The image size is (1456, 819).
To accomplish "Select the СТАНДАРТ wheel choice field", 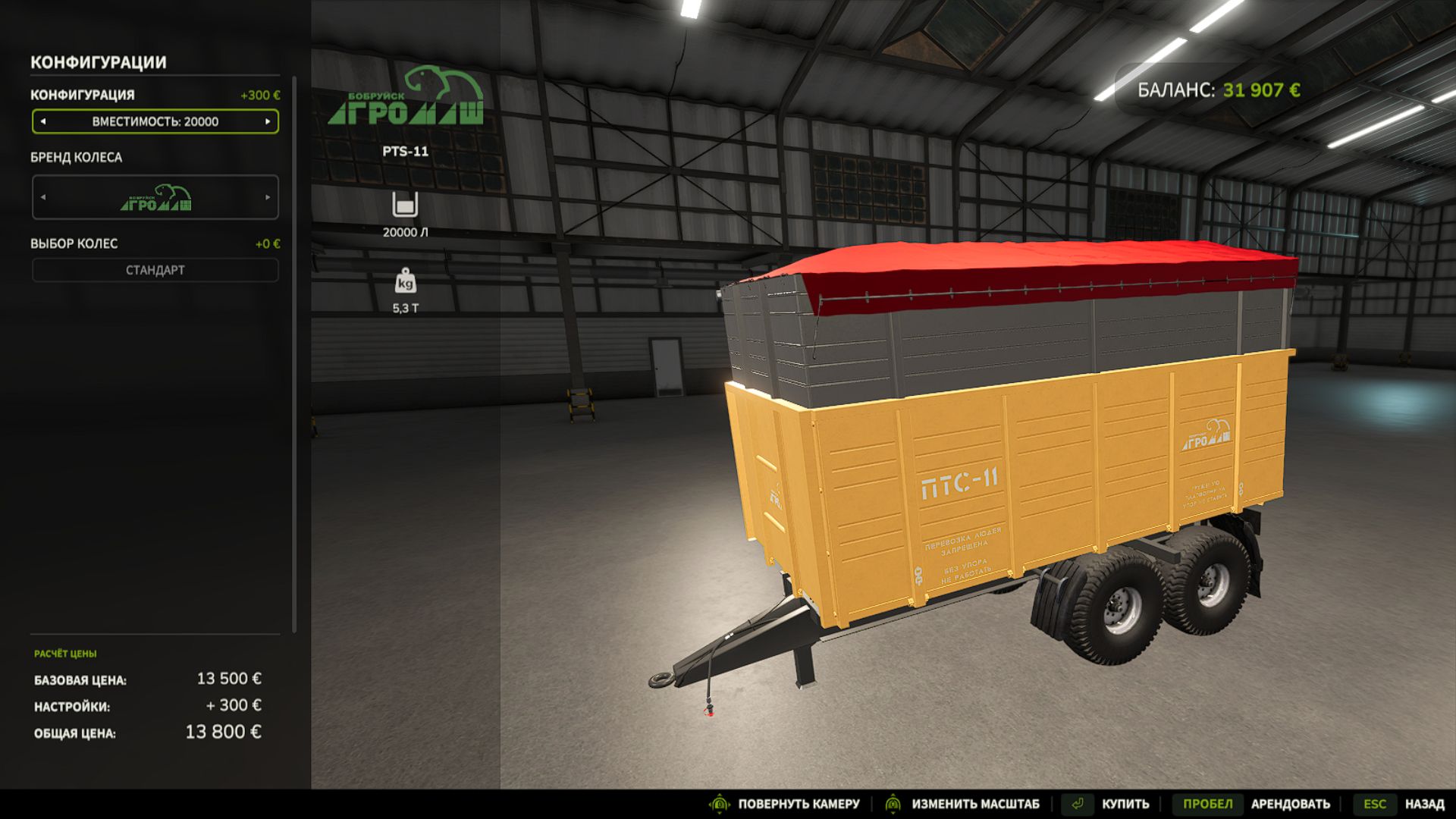I will [x=155, y=270].
